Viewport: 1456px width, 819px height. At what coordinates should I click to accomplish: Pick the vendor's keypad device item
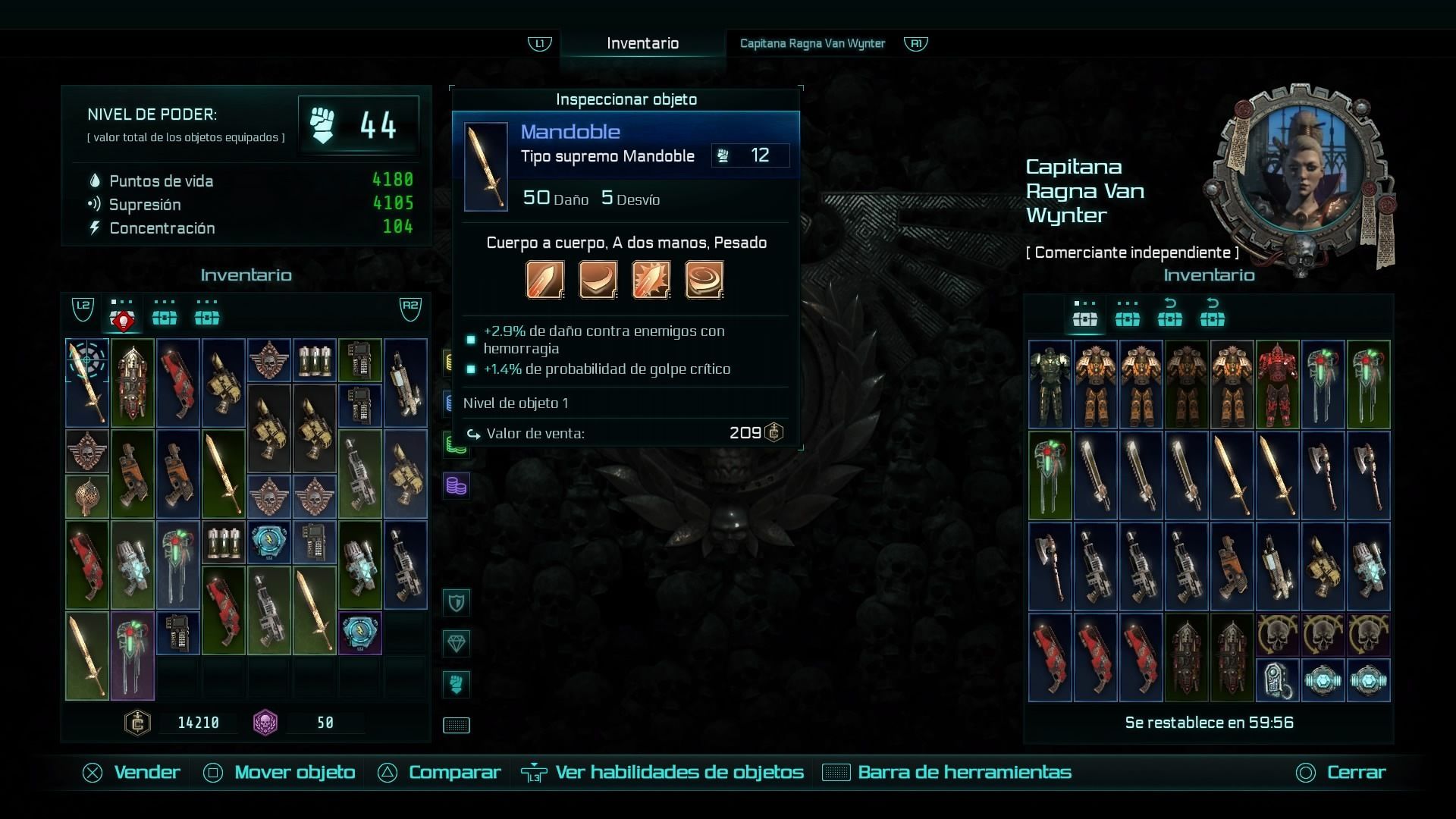click(1278, 679)
